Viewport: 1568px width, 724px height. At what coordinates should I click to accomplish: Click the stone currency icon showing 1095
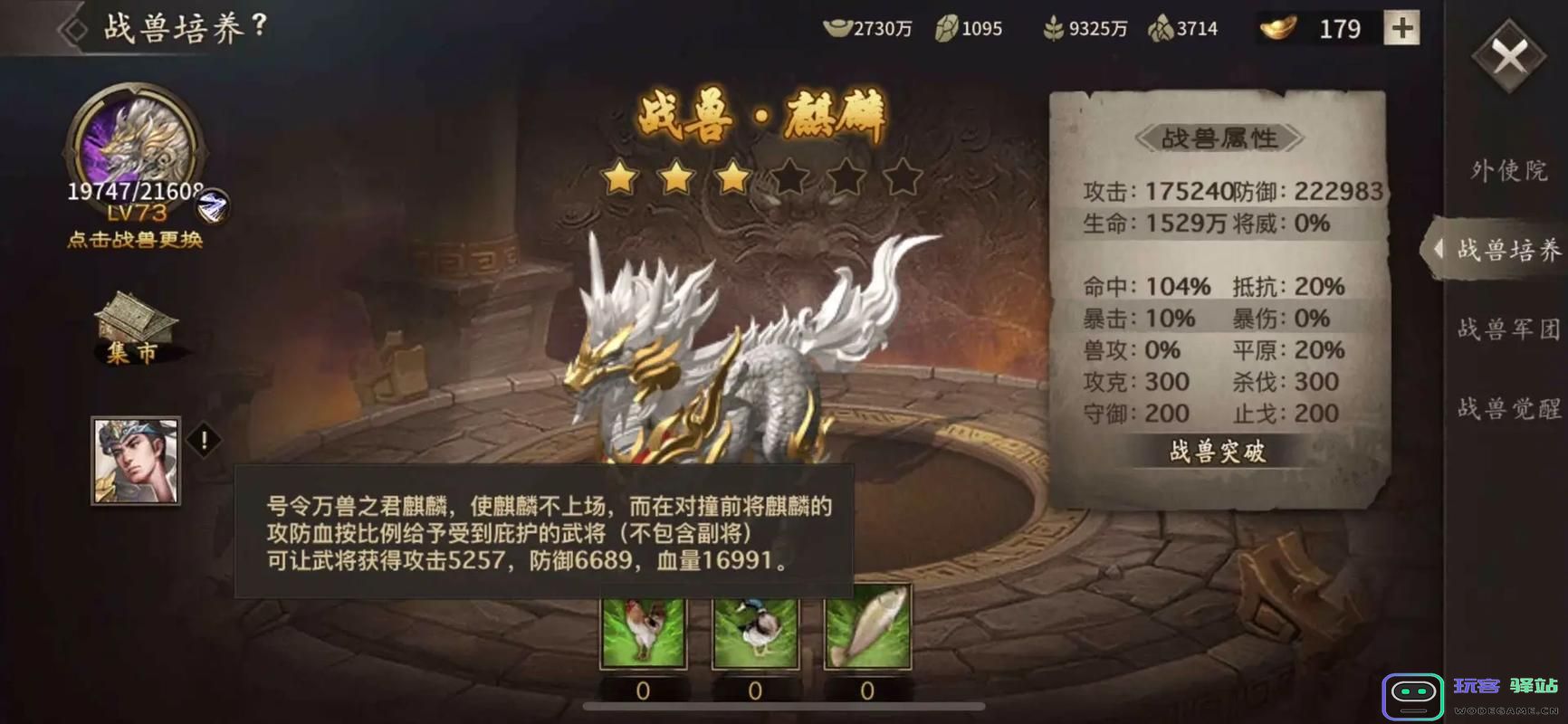(x=946, y=27)
